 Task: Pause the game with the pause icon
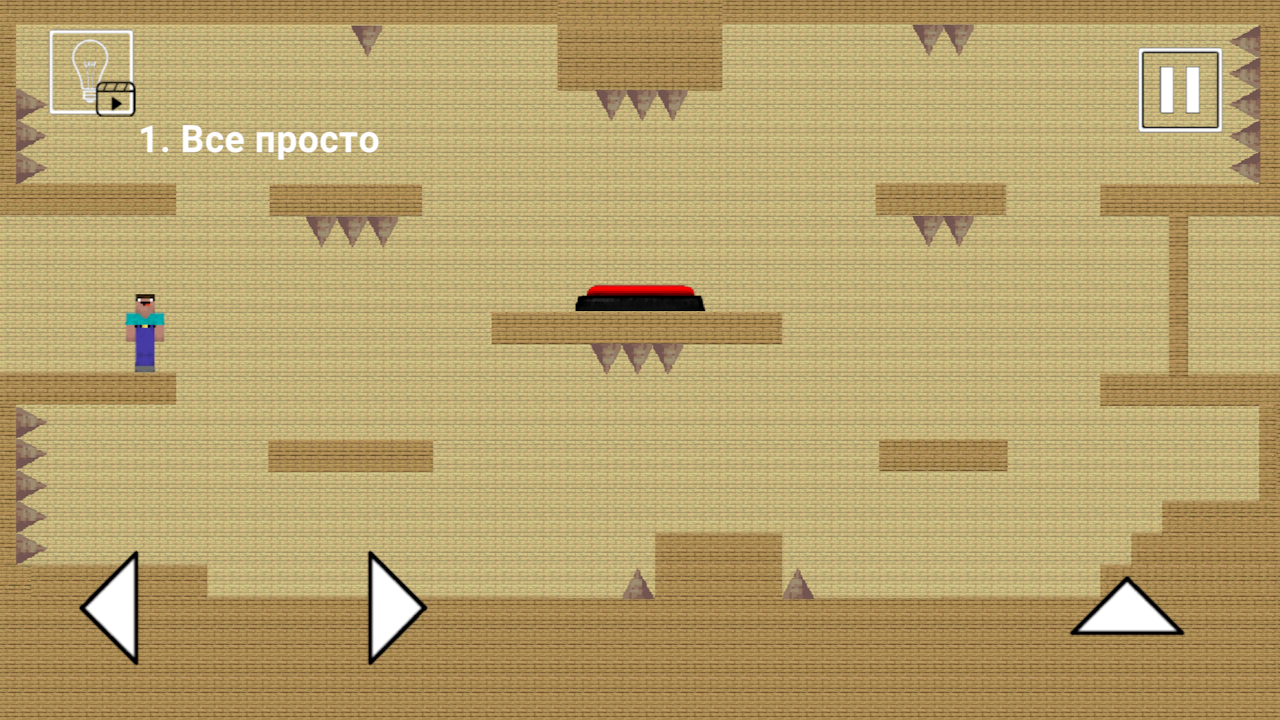[x=1179, y=87]
